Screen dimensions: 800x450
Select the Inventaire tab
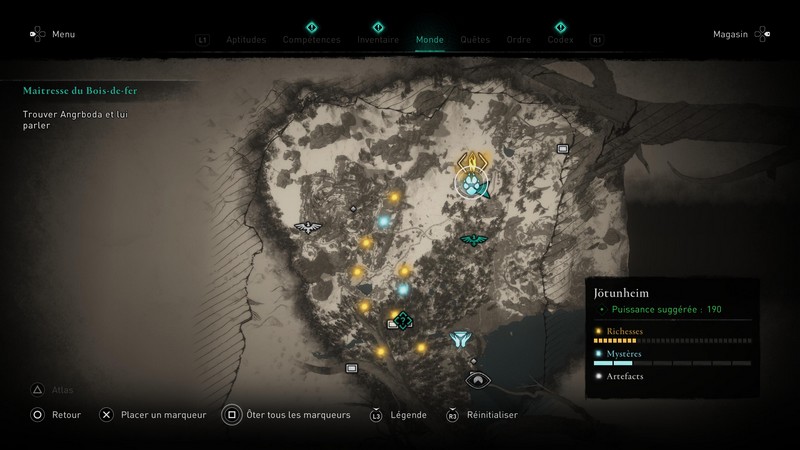pyautogui.click(x=378, y=40)
